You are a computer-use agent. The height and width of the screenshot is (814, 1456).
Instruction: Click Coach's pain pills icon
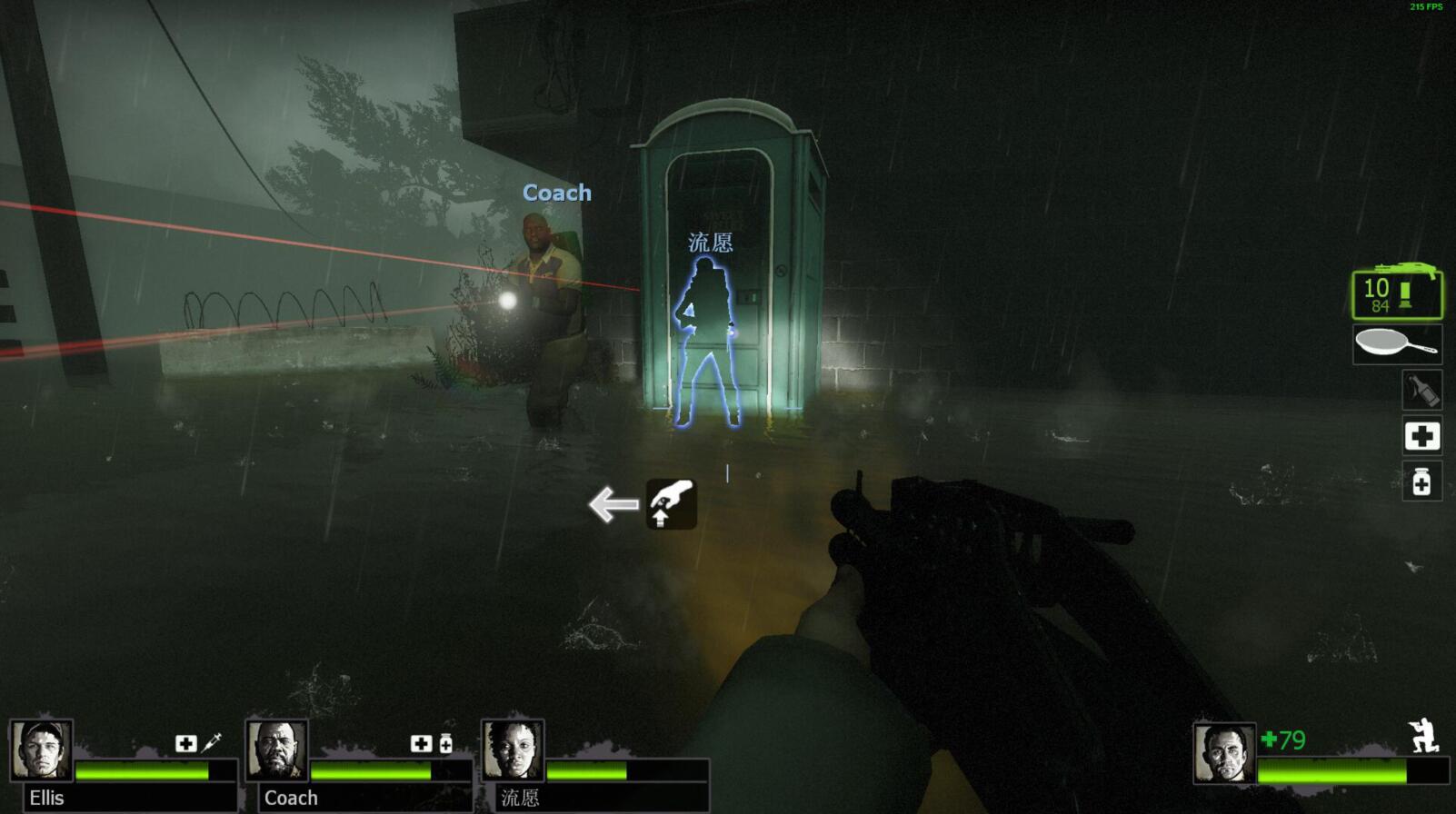click(445, 744)
